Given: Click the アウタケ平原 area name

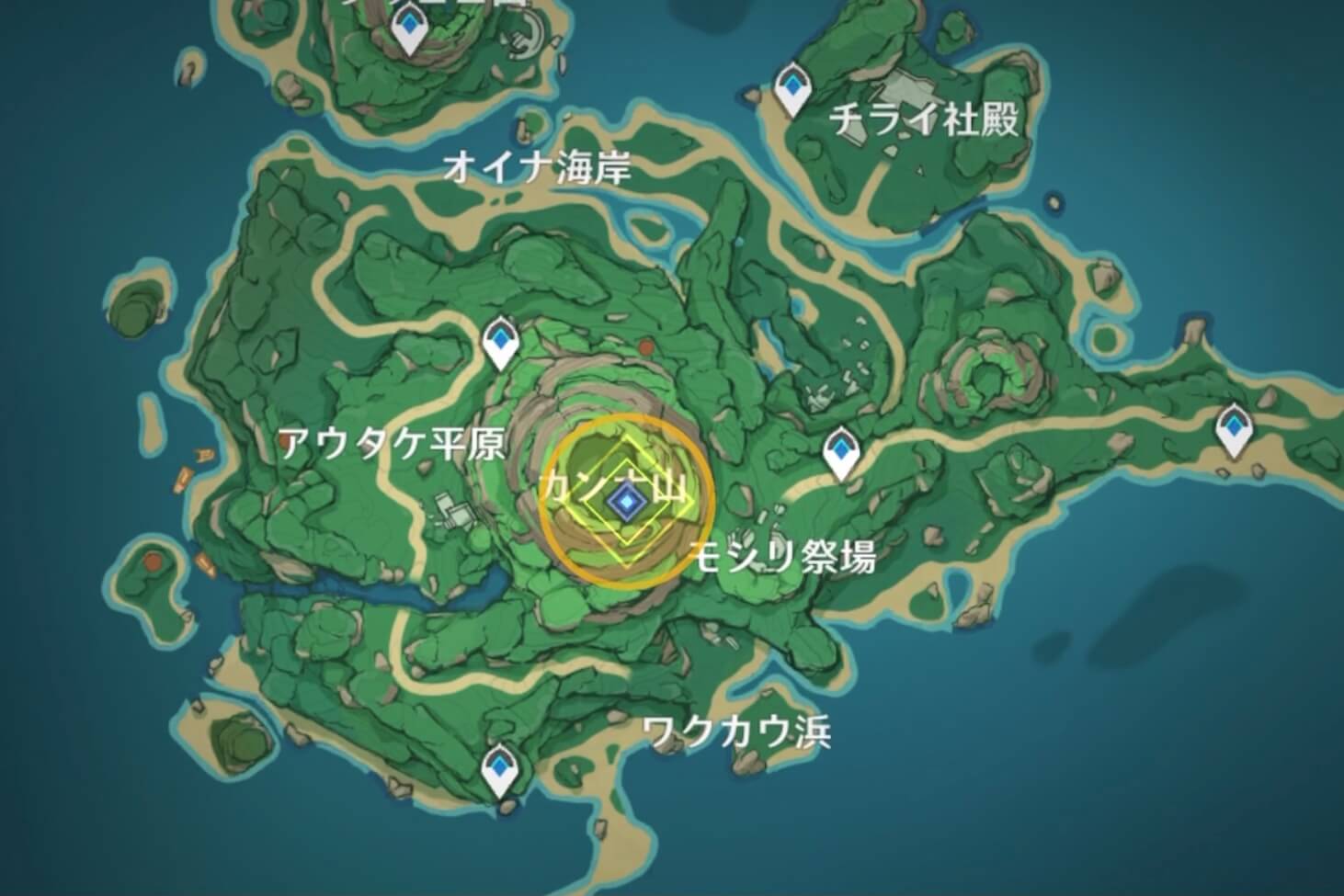Looking at the screenshot, I should coord(393,445).
